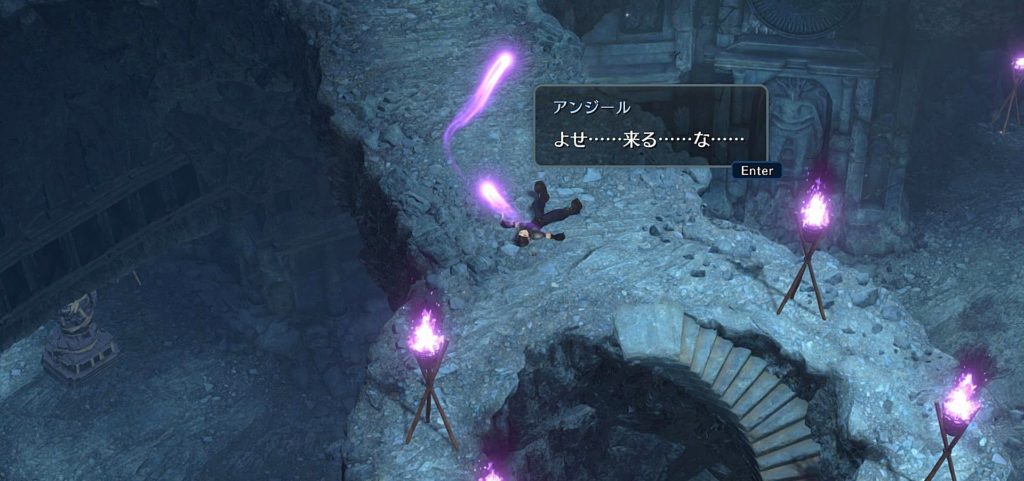The height and width of the screenshot is (481, 1024).
Task: Advance the アンジール dialogue box
Action: (755, 171)
